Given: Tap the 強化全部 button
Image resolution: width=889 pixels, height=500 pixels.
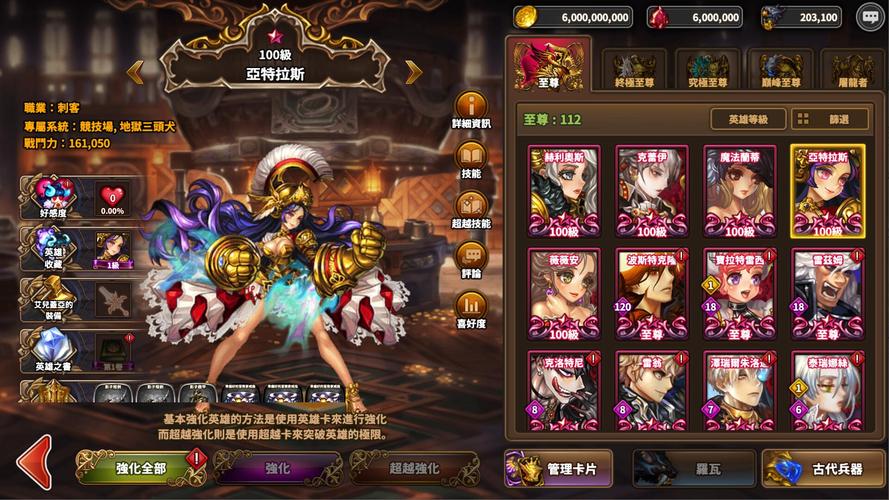Looking at the screenshot, I should pos(138,467).
